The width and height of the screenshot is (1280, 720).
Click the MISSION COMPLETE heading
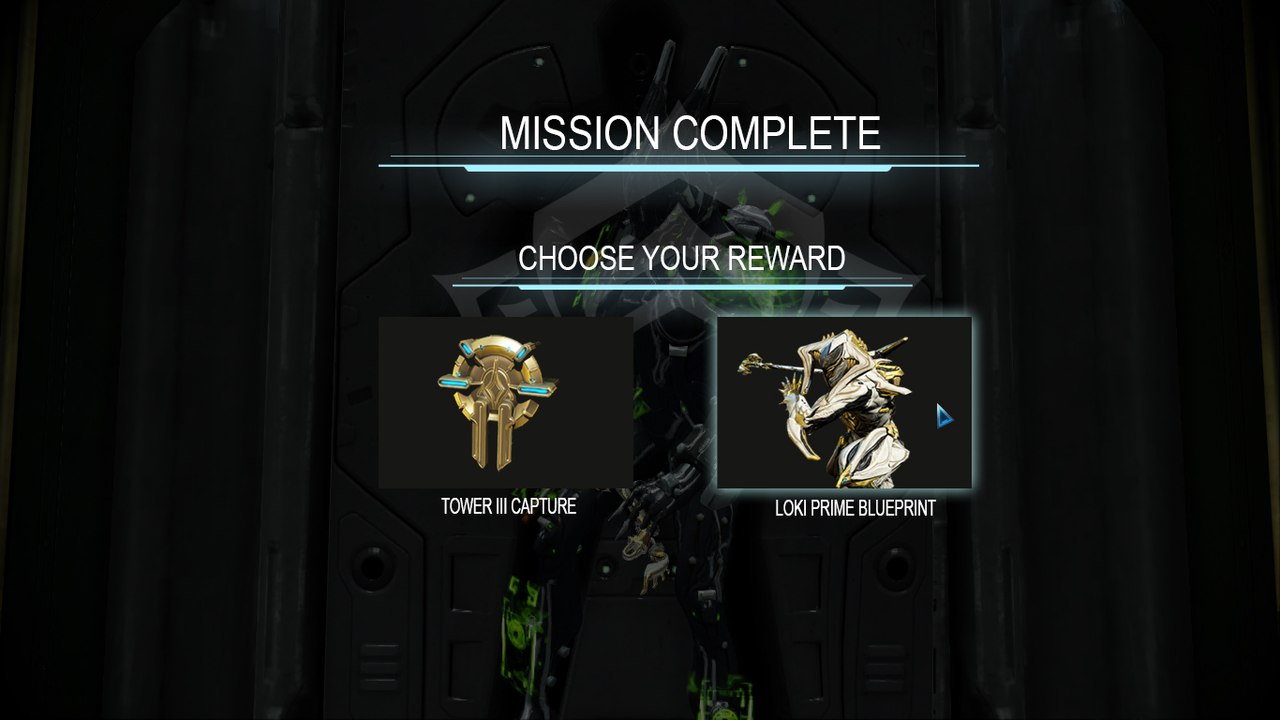click(x=693, y=129)
